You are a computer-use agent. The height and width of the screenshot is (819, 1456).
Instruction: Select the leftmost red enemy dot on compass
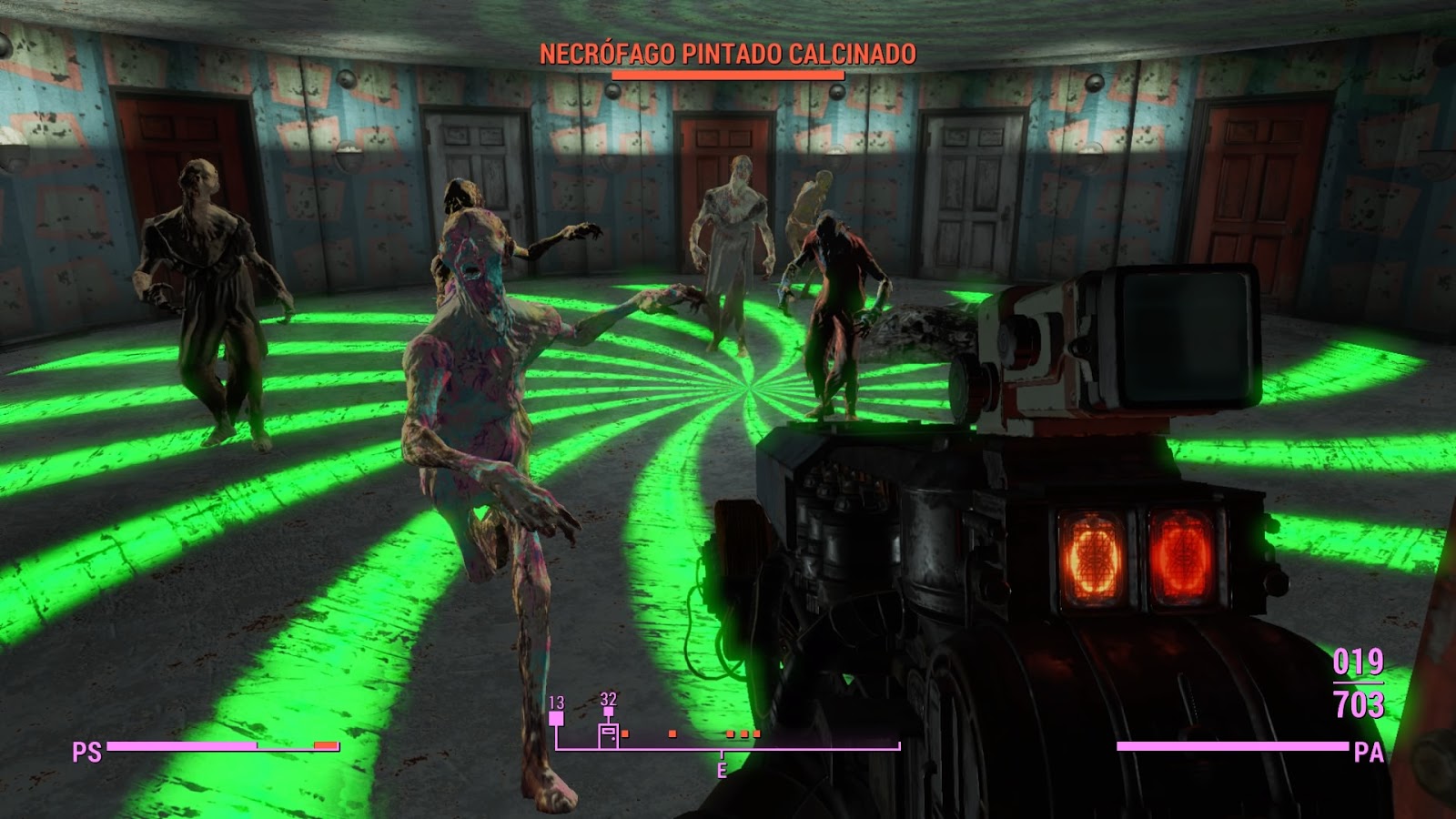tap(625, 733)
